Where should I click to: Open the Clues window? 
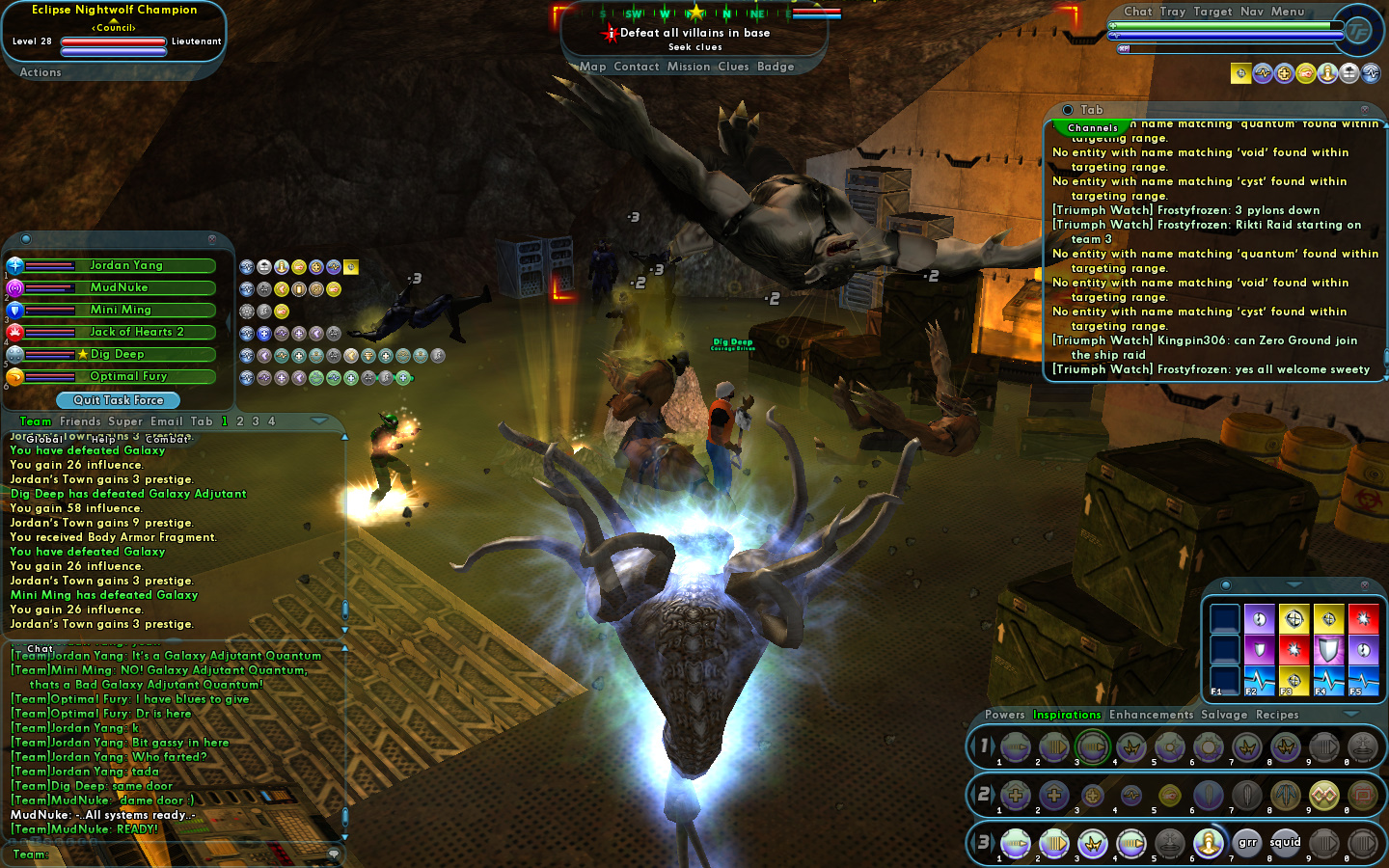tap(733, 67)
